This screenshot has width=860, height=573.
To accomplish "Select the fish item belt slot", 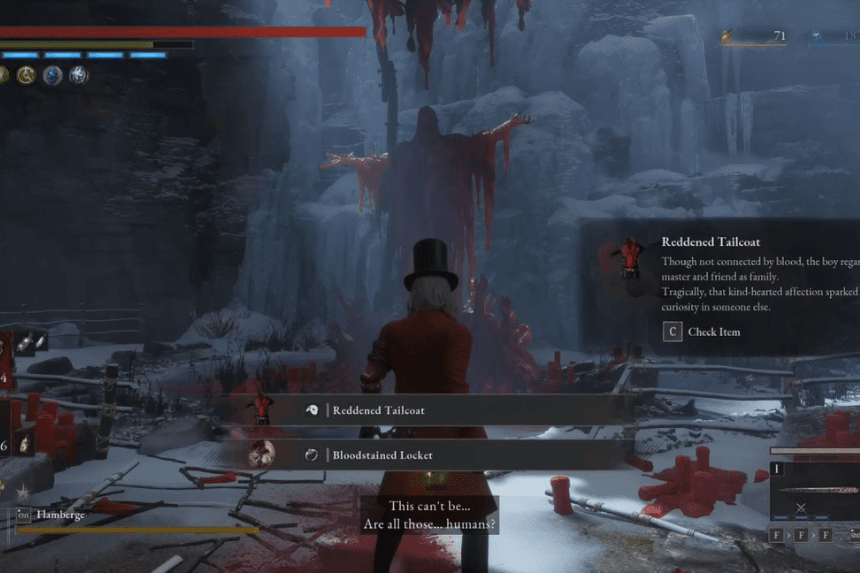I will coord(23,343).
